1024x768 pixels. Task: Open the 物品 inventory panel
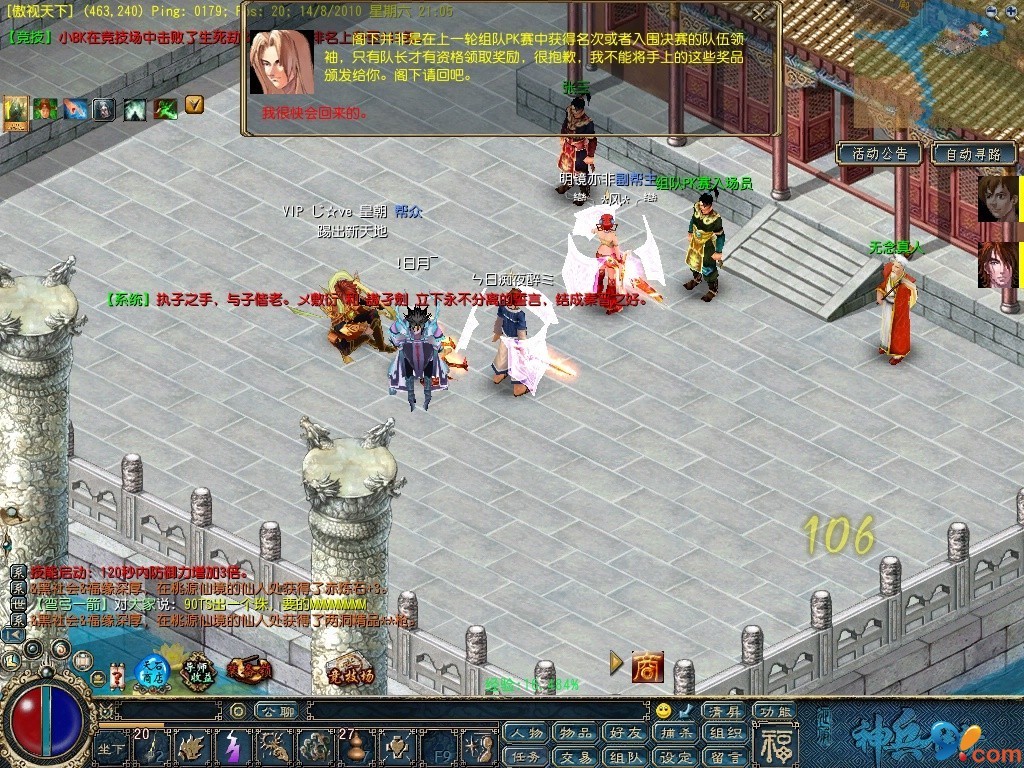575,733
